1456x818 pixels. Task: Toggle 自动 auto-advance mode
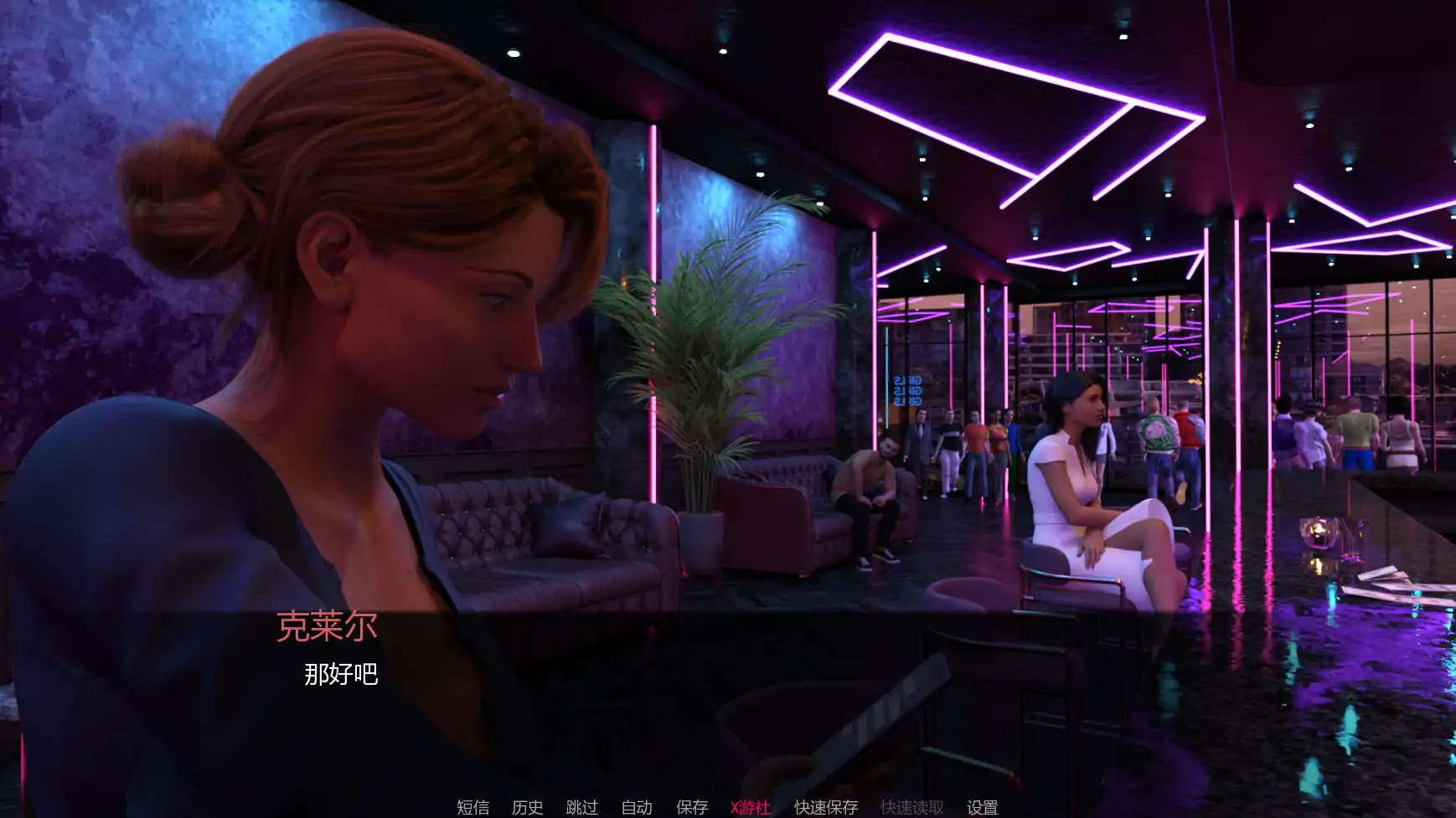tap(637, 807)
